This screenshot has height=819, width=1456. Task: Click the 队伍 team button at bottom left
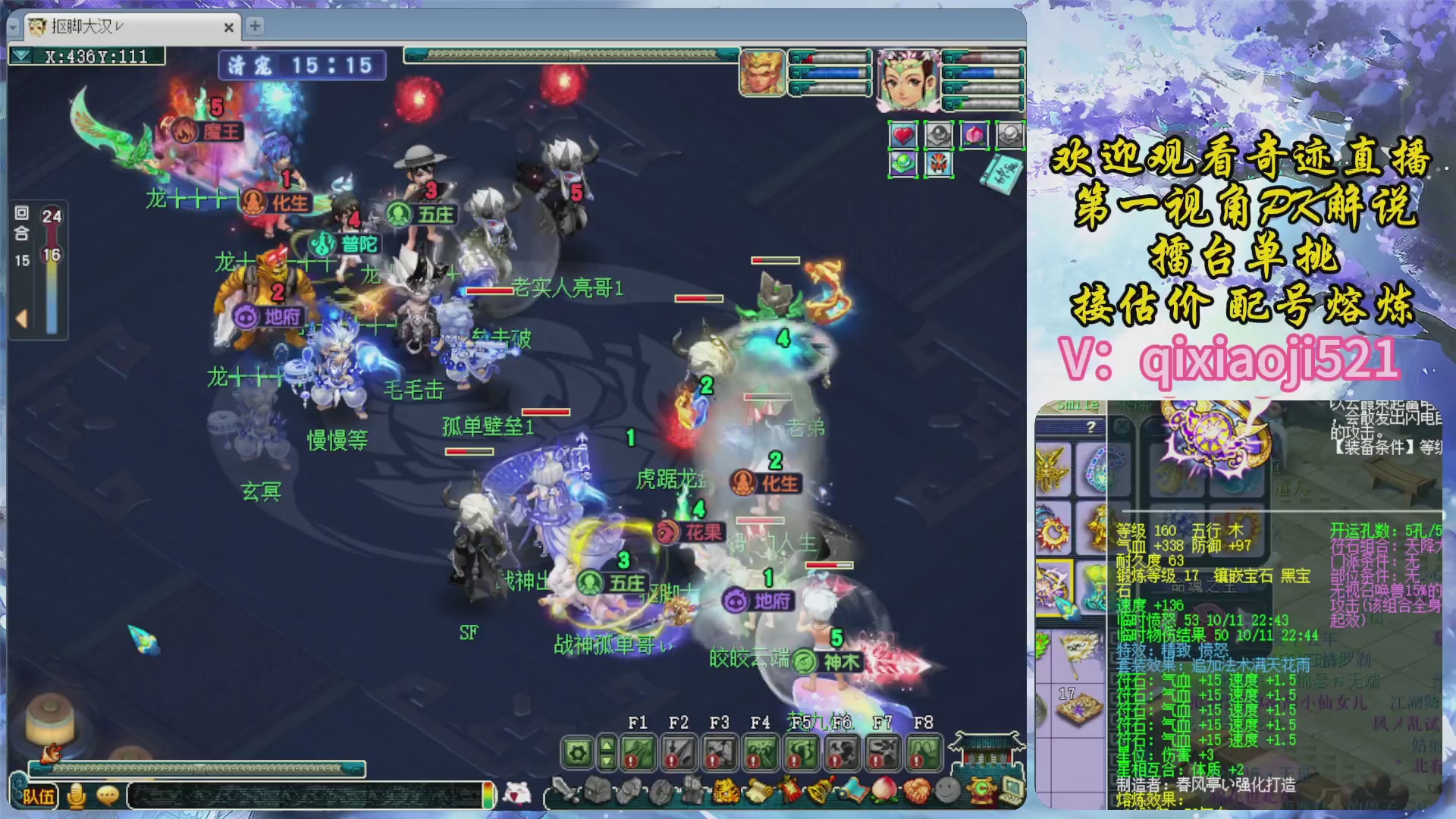(x=39, y=796)
